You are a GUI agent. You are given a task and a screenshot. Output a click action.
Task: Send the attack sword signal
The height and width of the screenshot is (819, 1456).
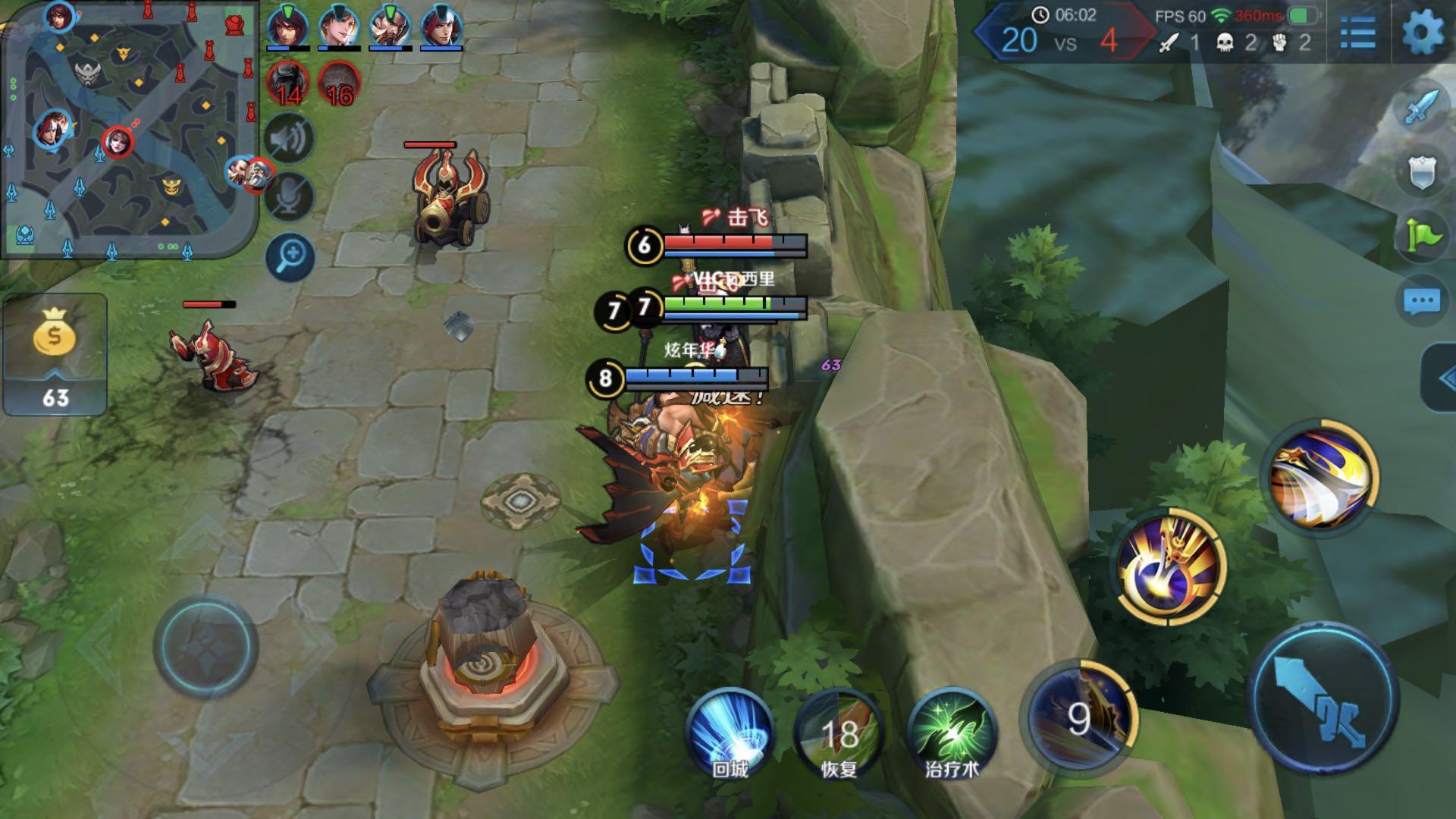coord(1420,108)
